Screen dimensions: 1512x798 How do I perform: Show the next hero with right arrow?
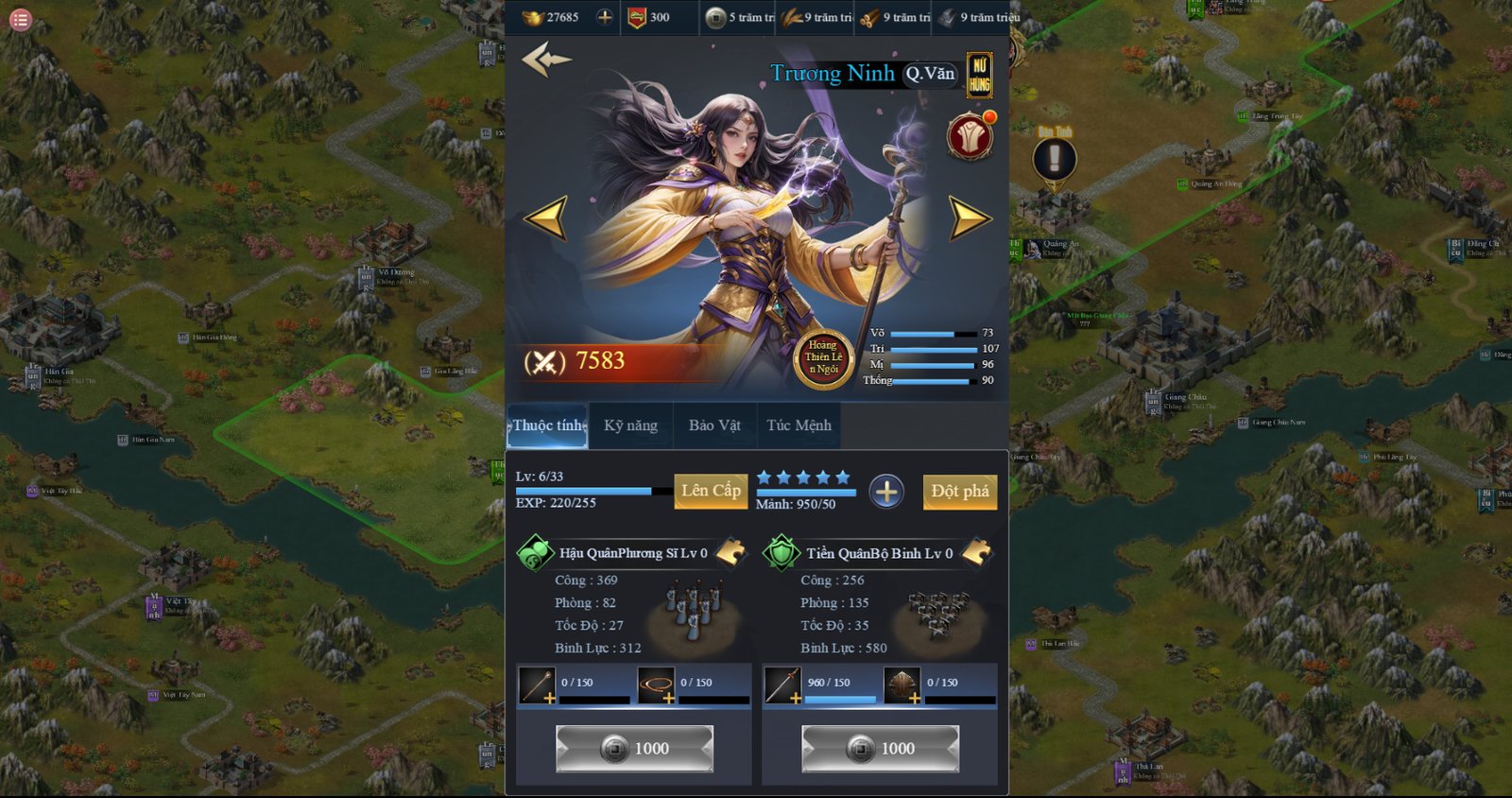(x=969, y=217)
